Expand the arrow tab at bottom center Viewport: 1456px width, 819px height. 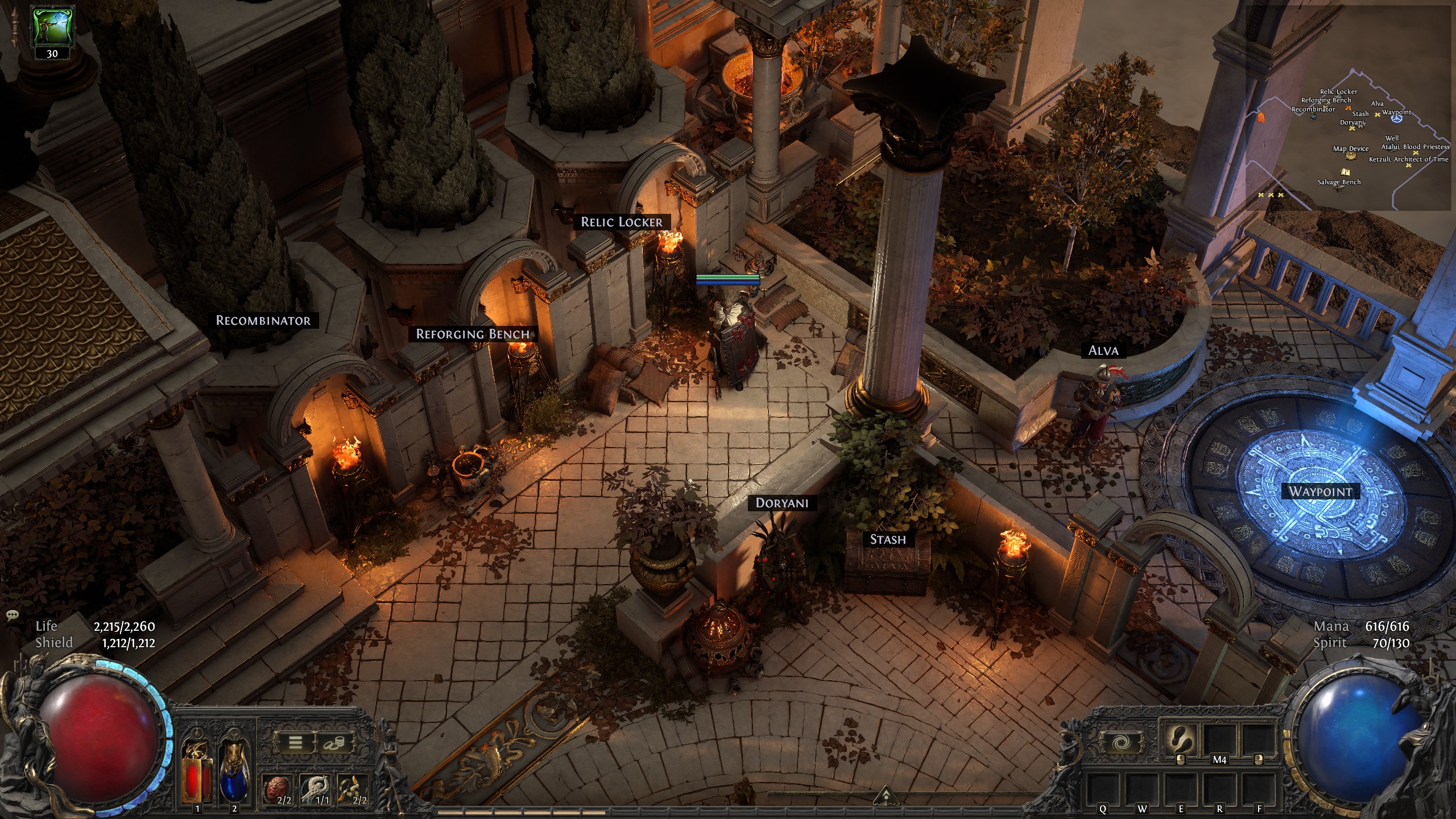(x=884, y=794)
